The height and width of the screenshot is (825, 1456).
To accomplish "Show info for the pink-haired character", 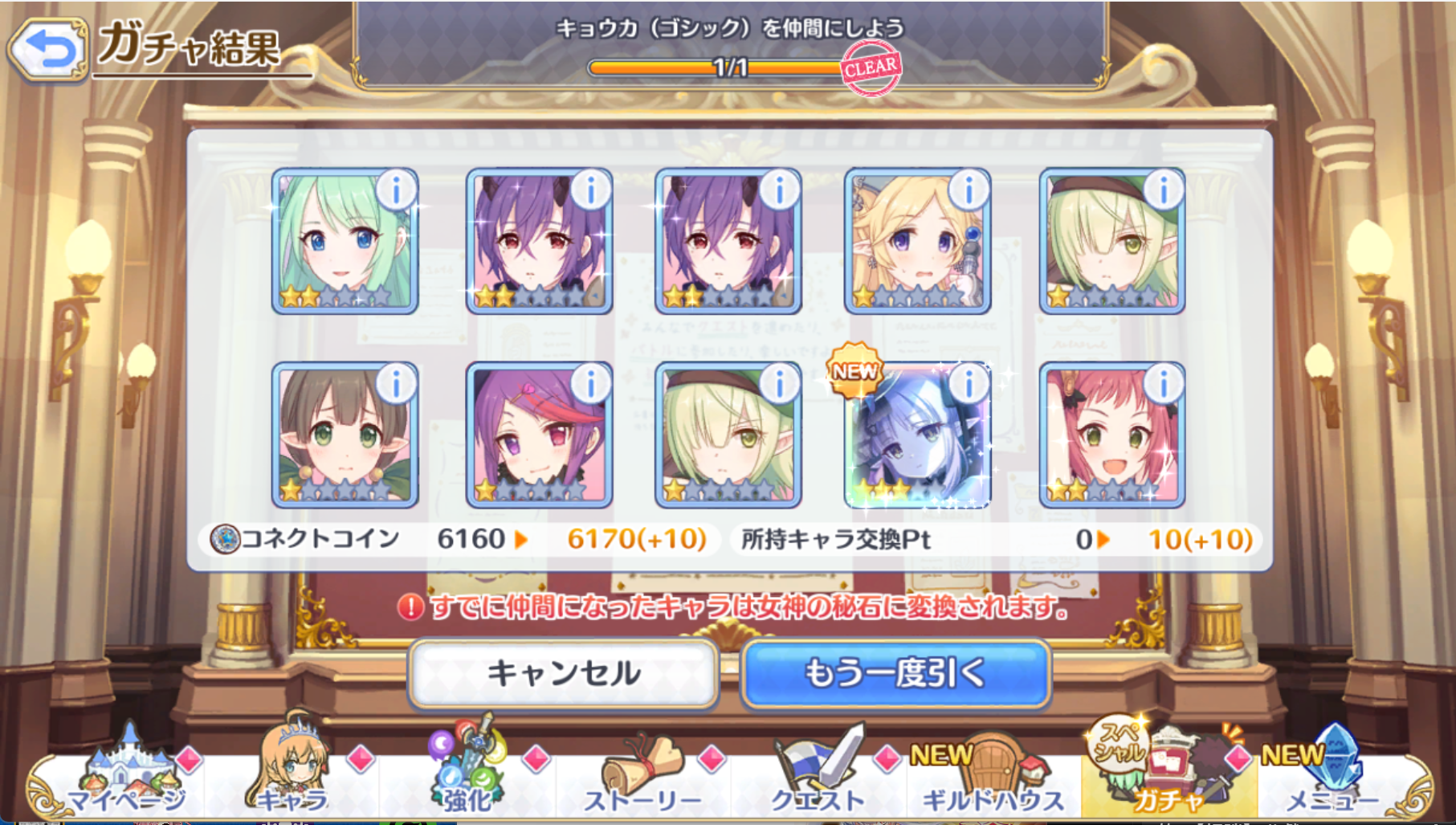I will 1164,384.
